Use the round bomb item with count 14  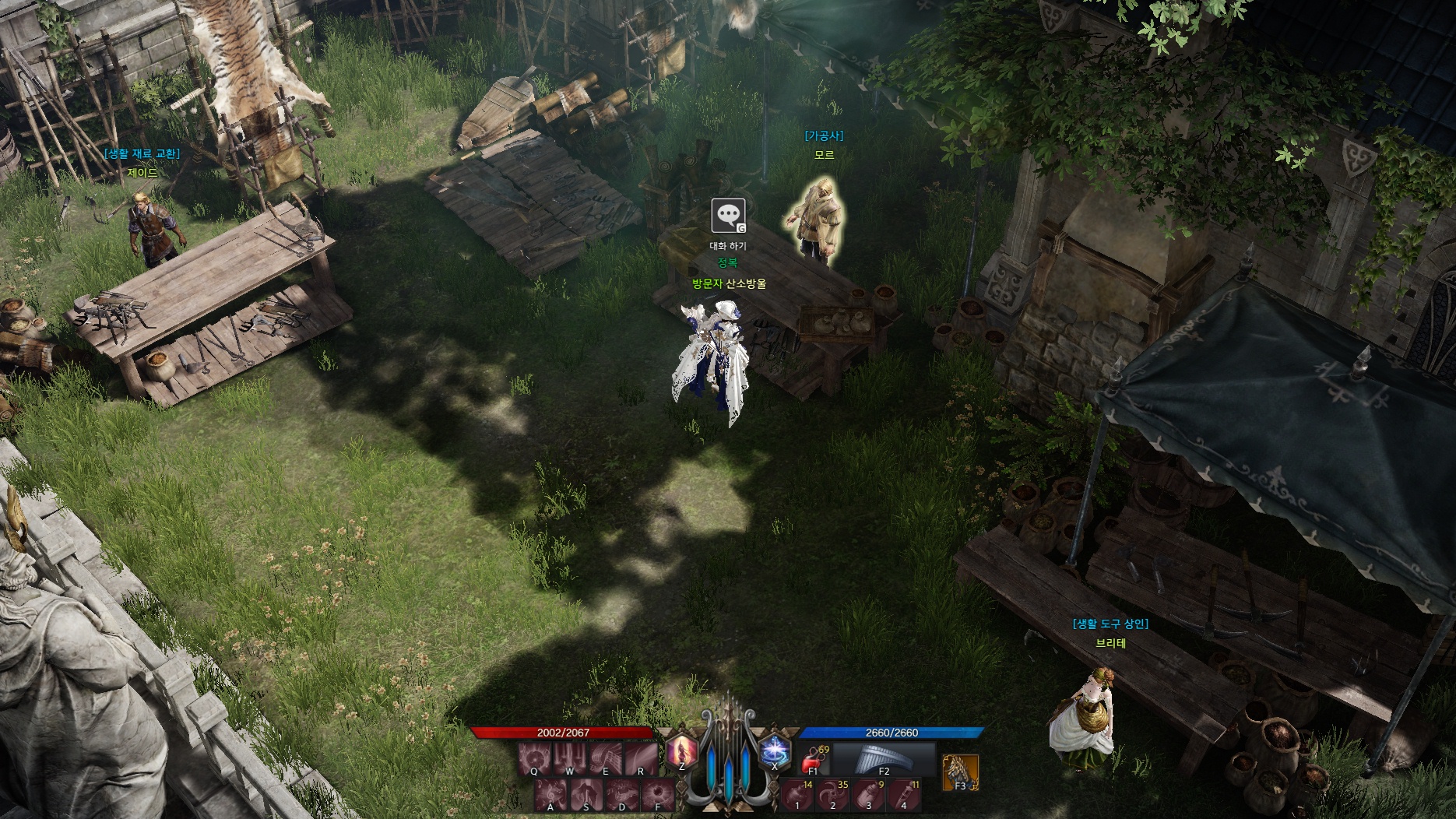797,795
